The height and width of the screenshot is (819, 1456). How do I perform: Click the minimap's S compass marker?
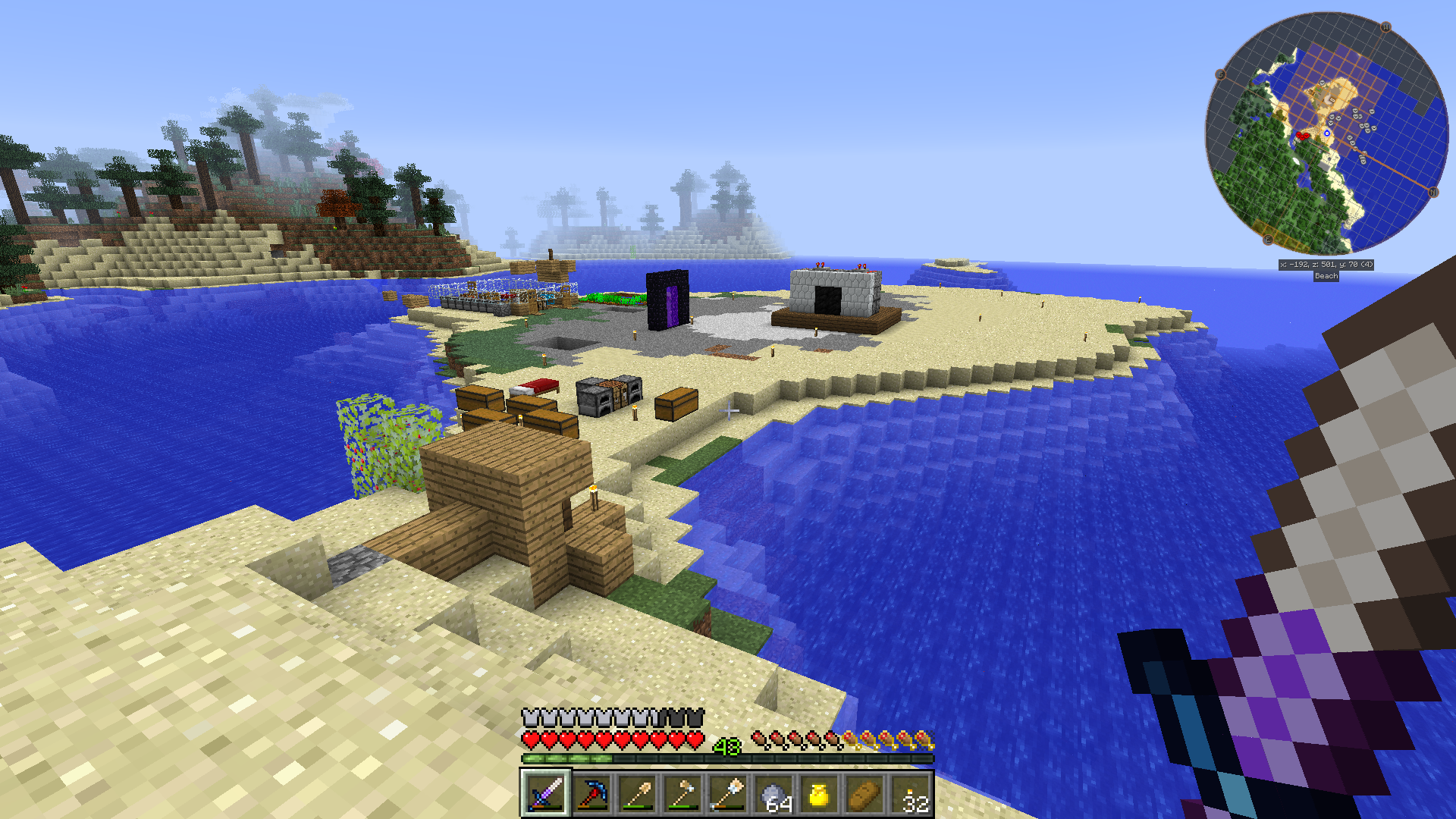pyautogui.click(x=1221, y=74)
